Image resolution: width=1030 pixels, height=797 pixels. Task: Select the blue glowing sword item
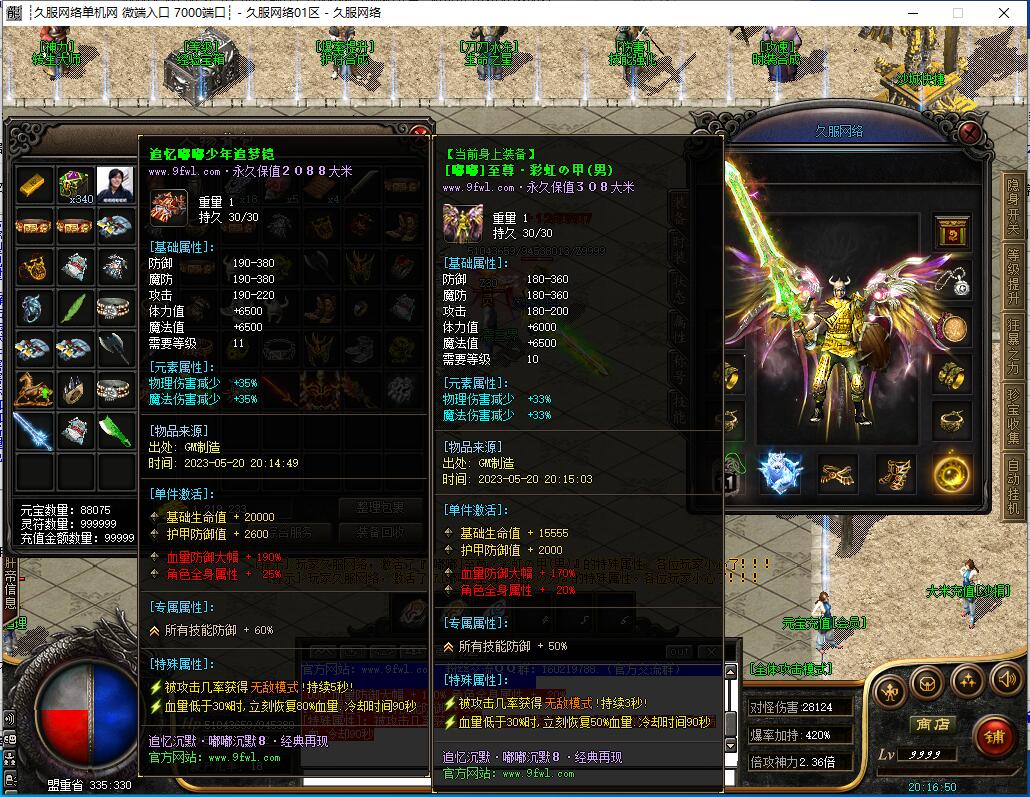[x=35, y=430]
